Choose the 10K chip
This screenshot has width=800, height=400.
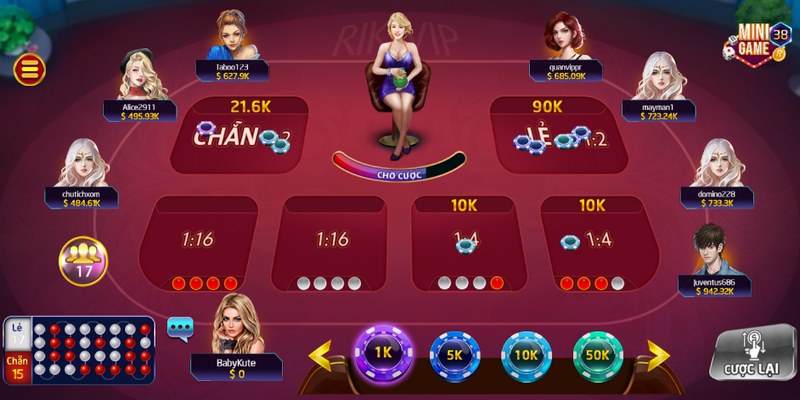tap(527, 355)
